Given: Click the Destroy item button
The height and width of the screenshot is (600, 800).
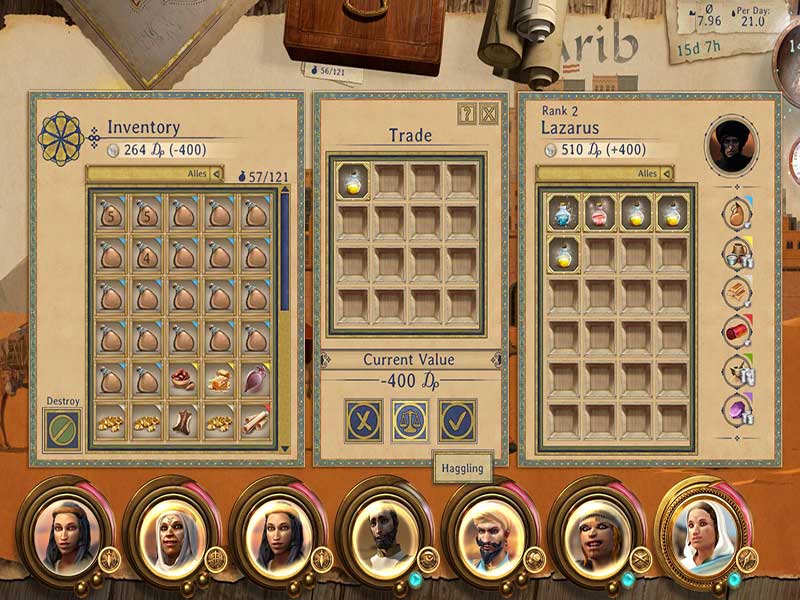Looking at the screenshot, I should [x=62, y=429].
